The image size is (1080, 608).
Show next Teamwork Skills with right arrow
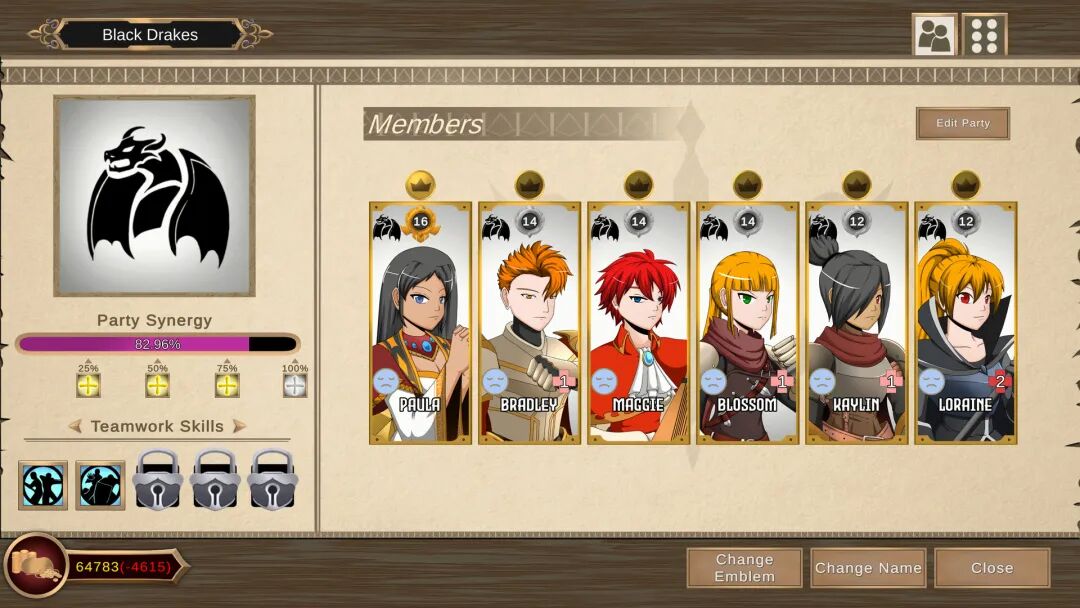click(x=239, y=426)
